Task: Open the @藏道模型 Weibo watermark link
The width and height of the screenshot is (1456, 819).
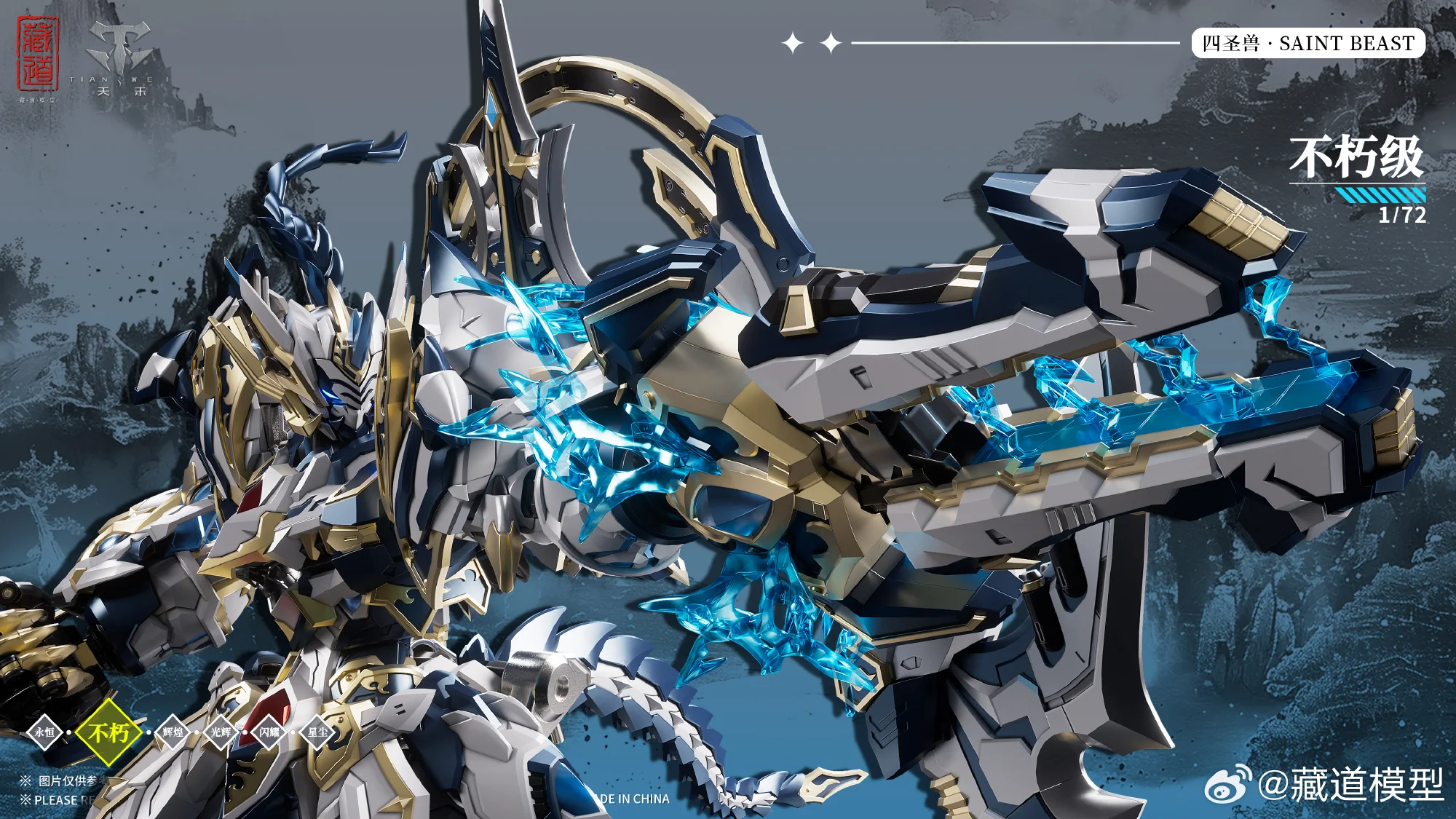Action: 1325,785
